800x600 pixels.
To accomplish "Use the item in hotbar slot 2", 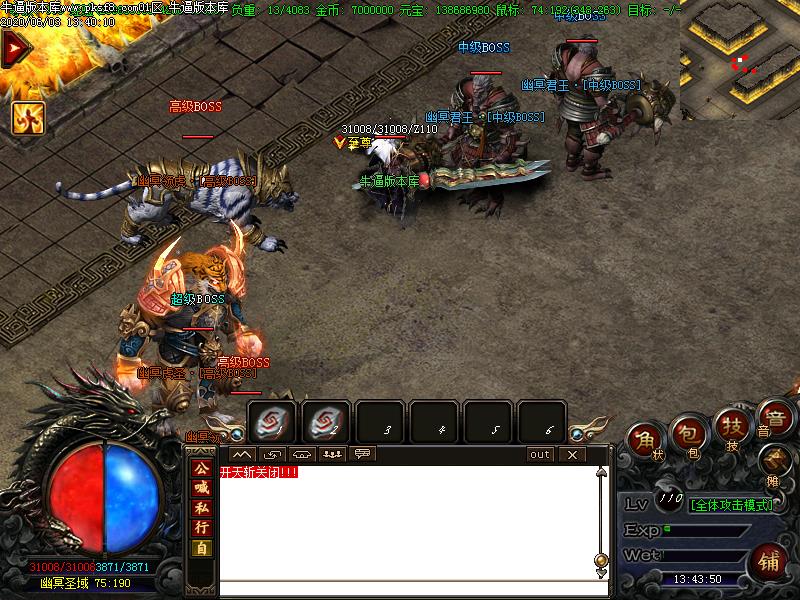I will point(326,422).
